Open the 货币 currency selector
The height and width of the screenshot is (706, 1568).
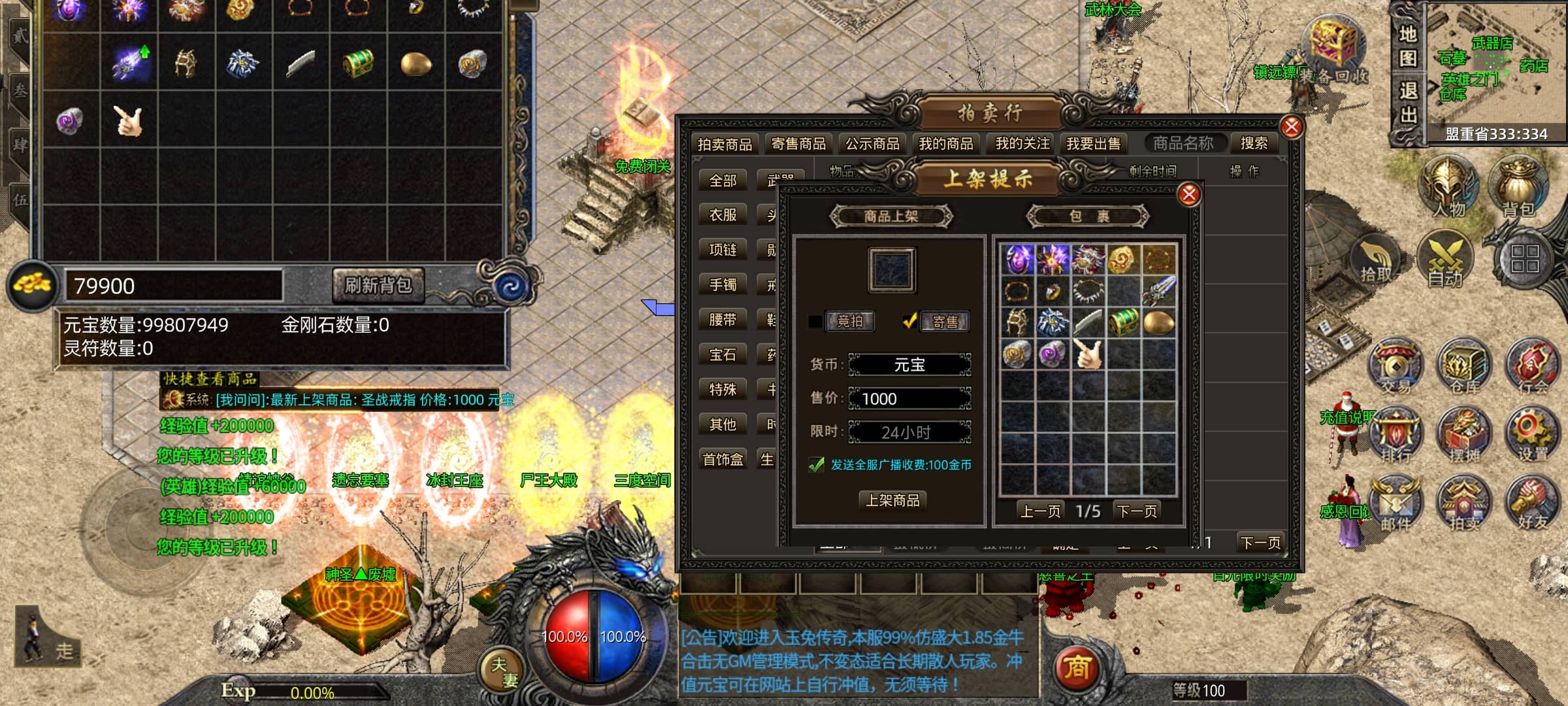(x=909, y=365)
